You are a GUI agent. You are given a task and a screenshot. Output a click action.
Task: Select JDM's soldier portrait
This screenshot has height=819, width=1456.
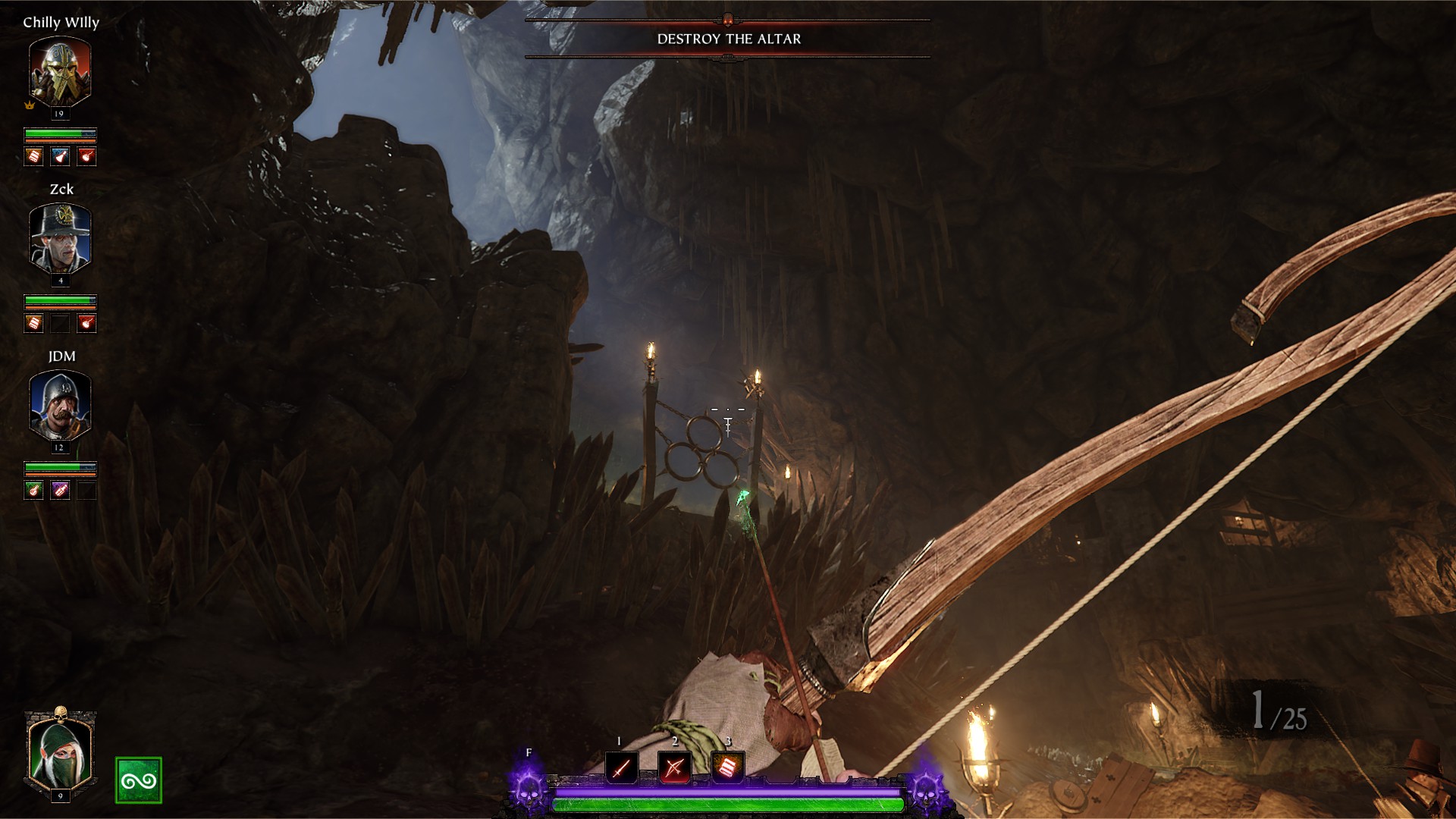60,406
